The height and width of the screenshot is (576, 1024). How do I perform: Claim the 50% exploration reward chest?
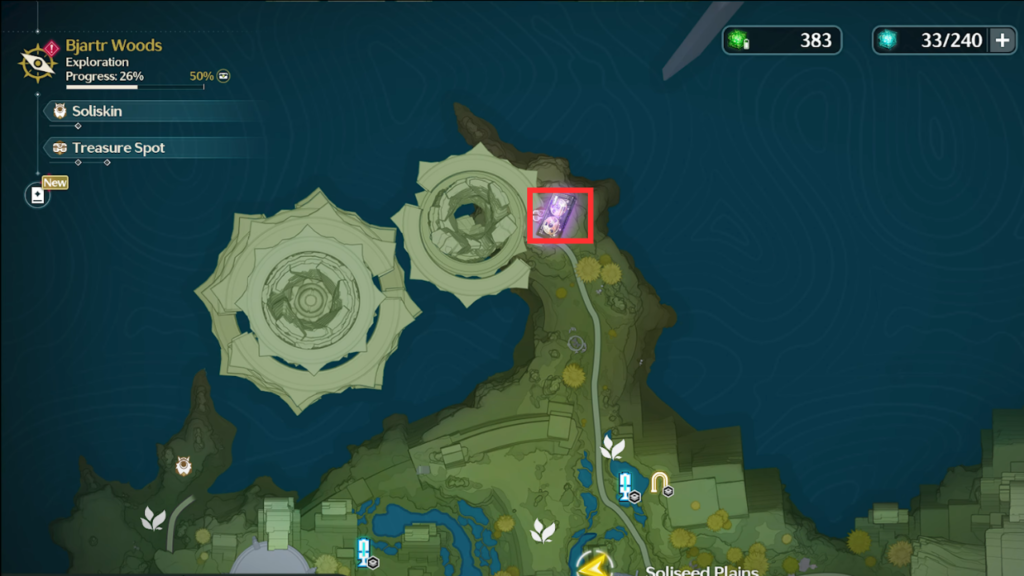[x=224, y=76]
